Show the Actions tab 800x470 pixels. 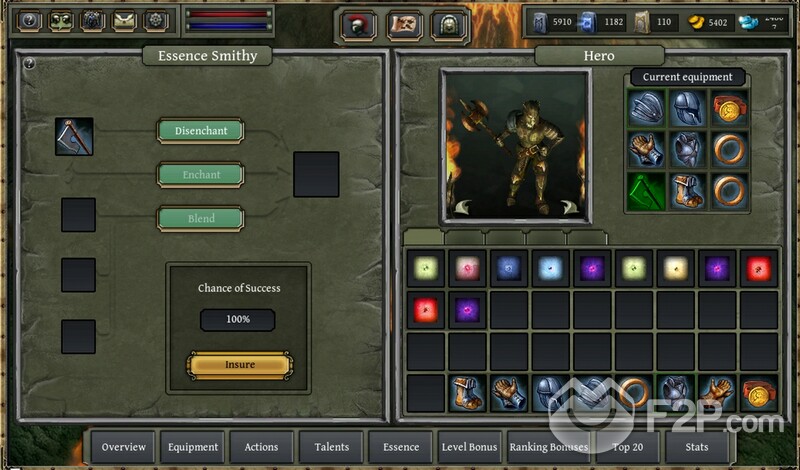(261, 447)
